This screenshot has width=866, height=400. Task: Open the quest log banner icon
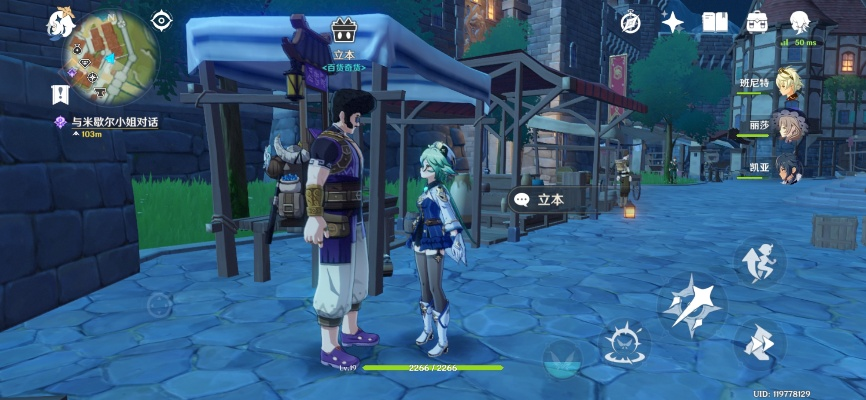61,95
